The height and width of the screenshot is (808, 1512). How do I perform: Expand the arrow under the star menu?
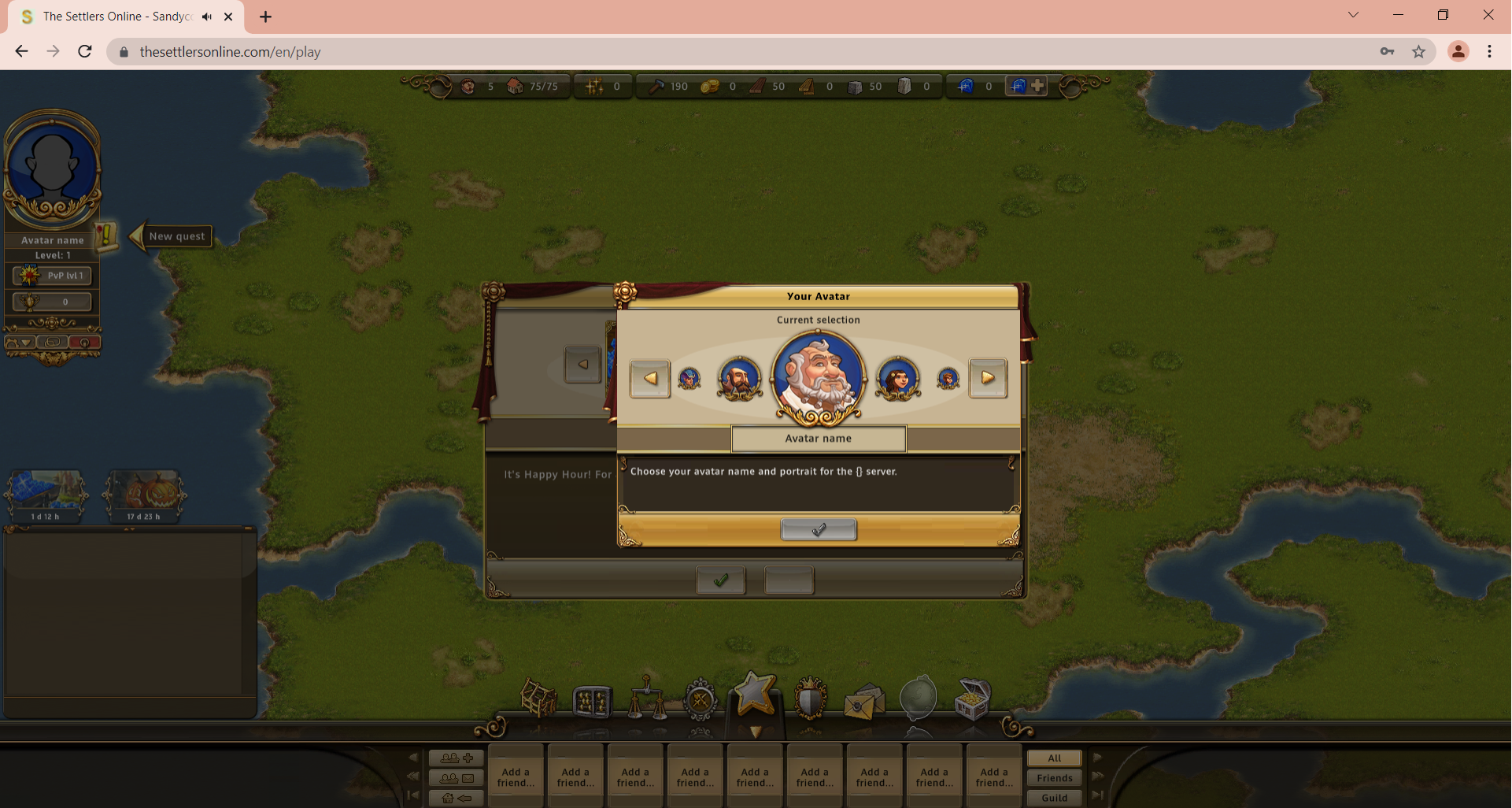tap(756, 732)
